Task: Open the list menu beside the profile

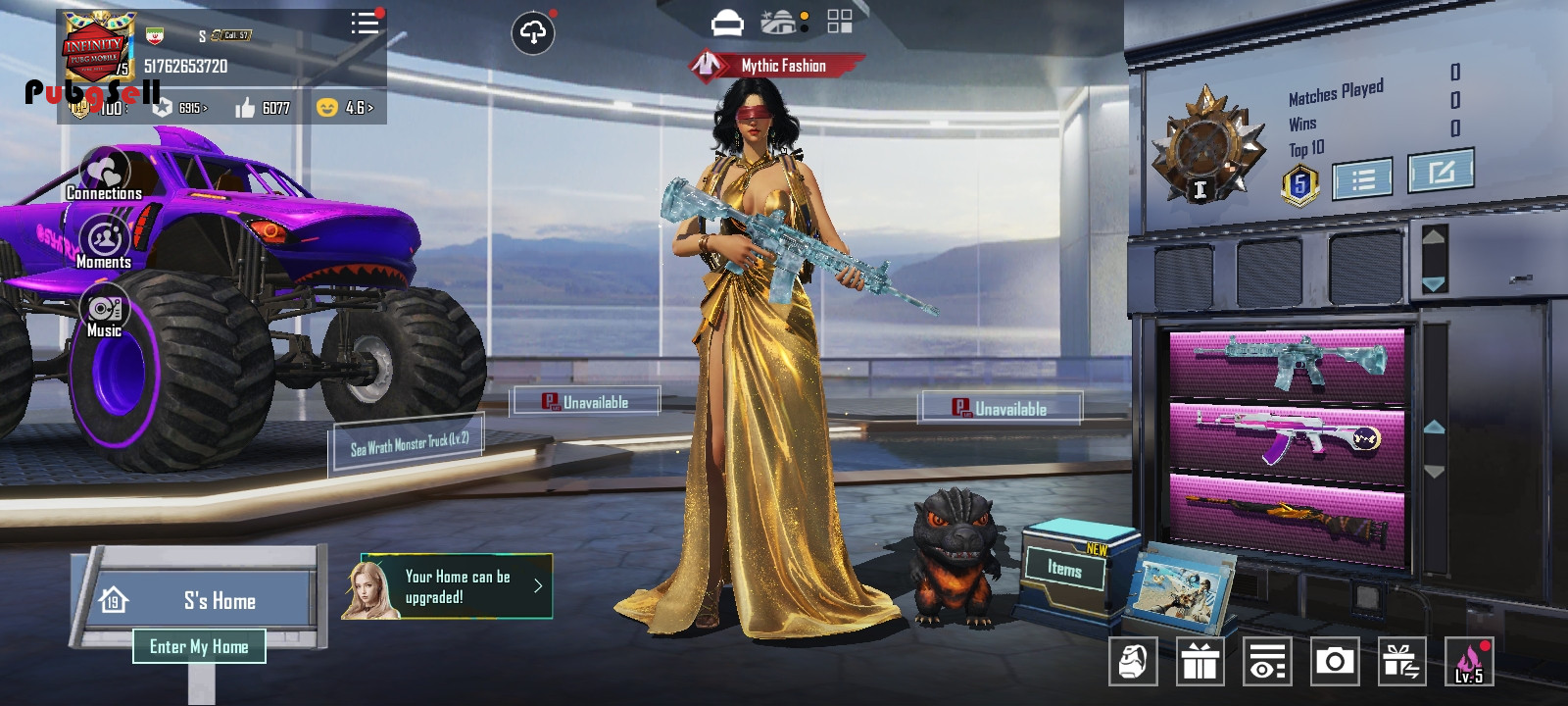Action: point(365,24)
